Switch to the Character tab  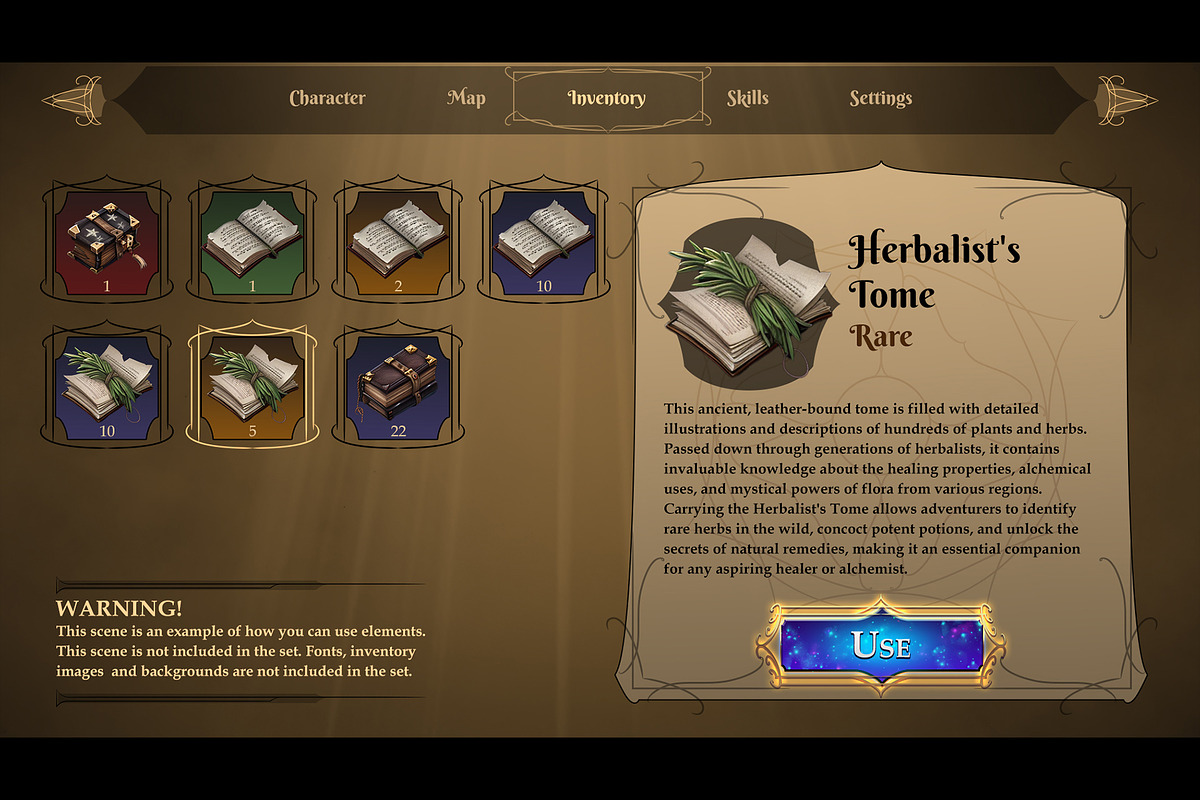coord(327,98)
